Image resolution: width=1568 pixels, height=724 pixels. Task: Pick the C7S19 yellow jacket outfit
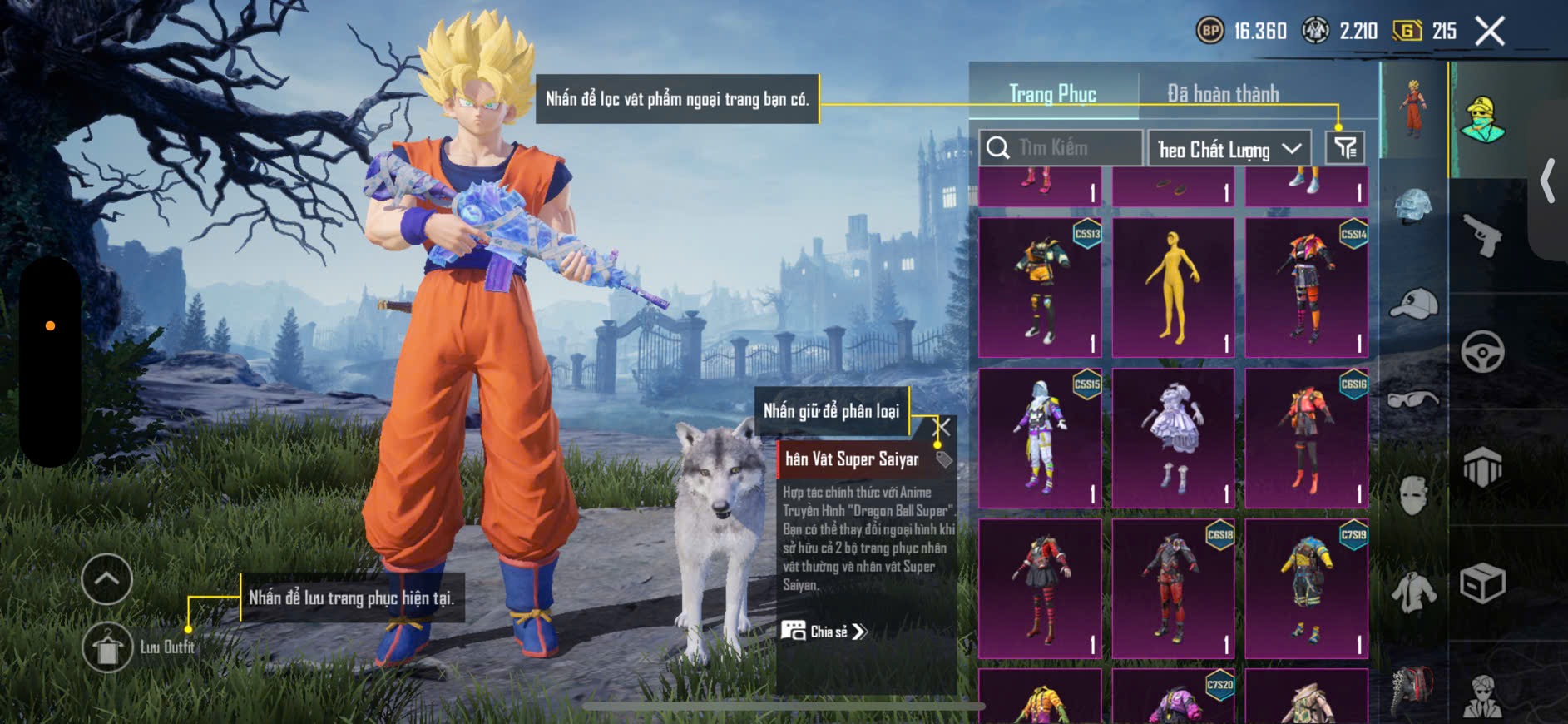tap(1306, 588)
